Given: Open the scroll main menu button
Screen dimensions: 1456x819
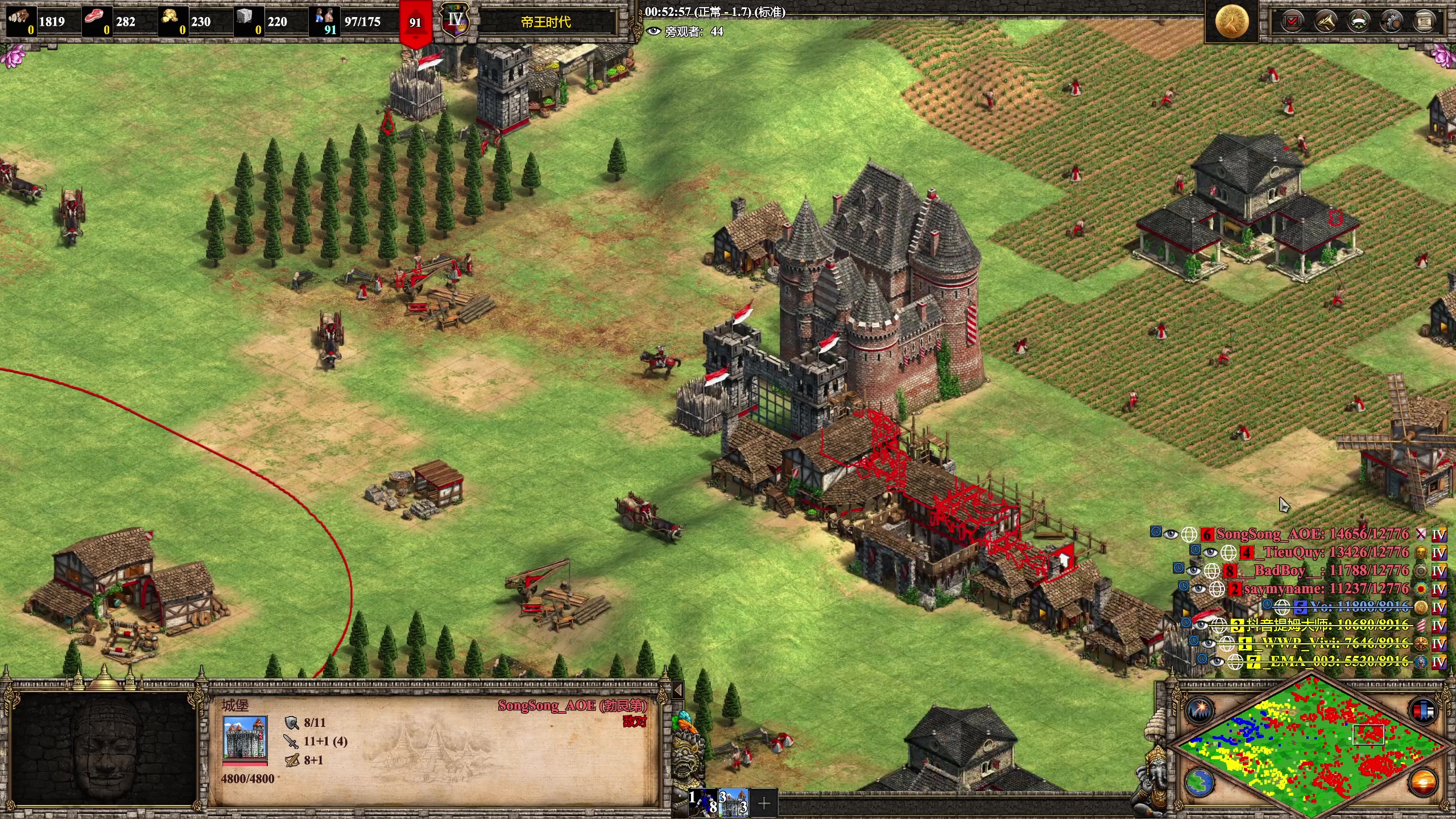Looking at the screenshot, I should pos(1424,22).
